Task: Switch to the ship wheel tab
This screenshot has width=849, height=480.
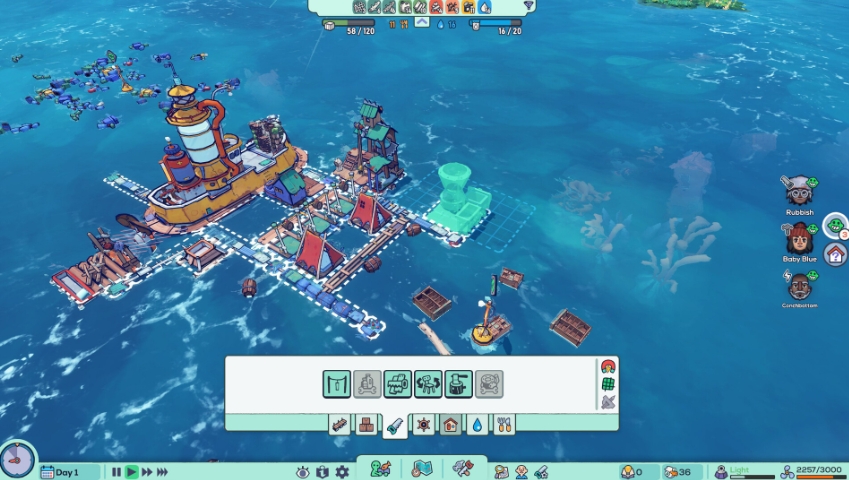Action: click(424, 425)
